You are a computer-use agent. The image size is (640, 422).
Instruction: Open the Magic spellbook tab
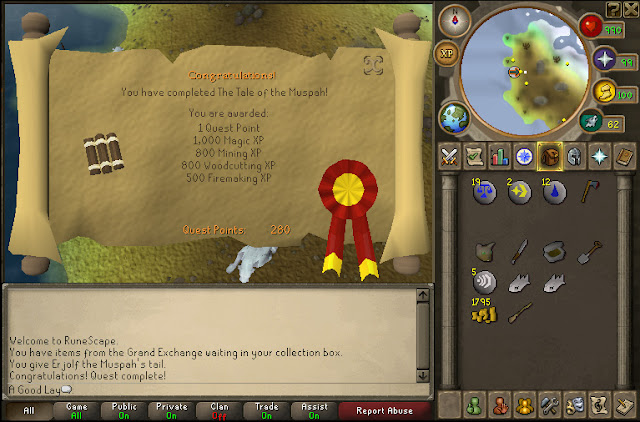[x=622, y=155]
